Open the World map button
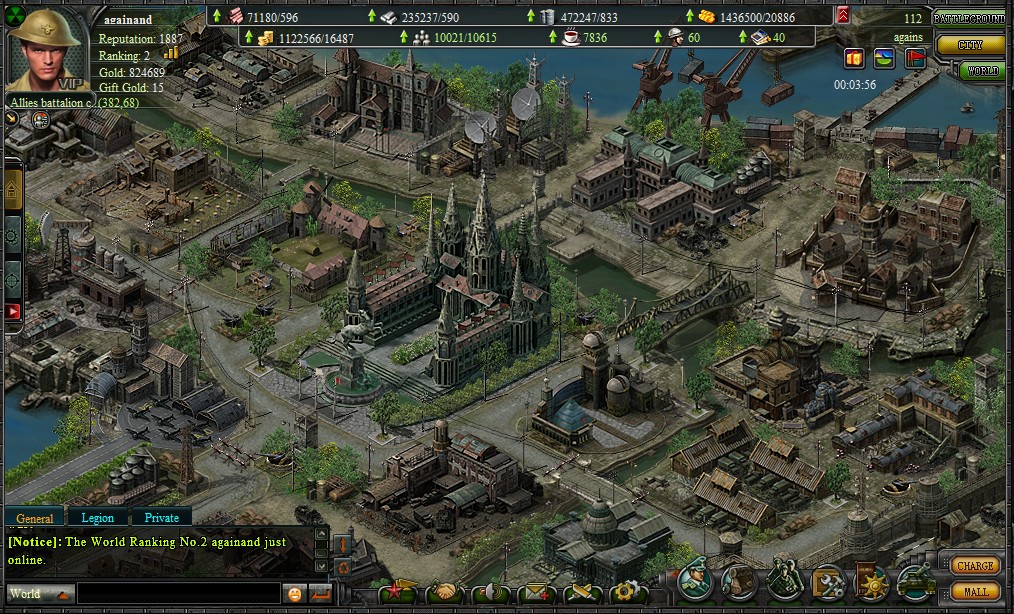Screen dimensions: 1014x614 click(x=983, y=71)
